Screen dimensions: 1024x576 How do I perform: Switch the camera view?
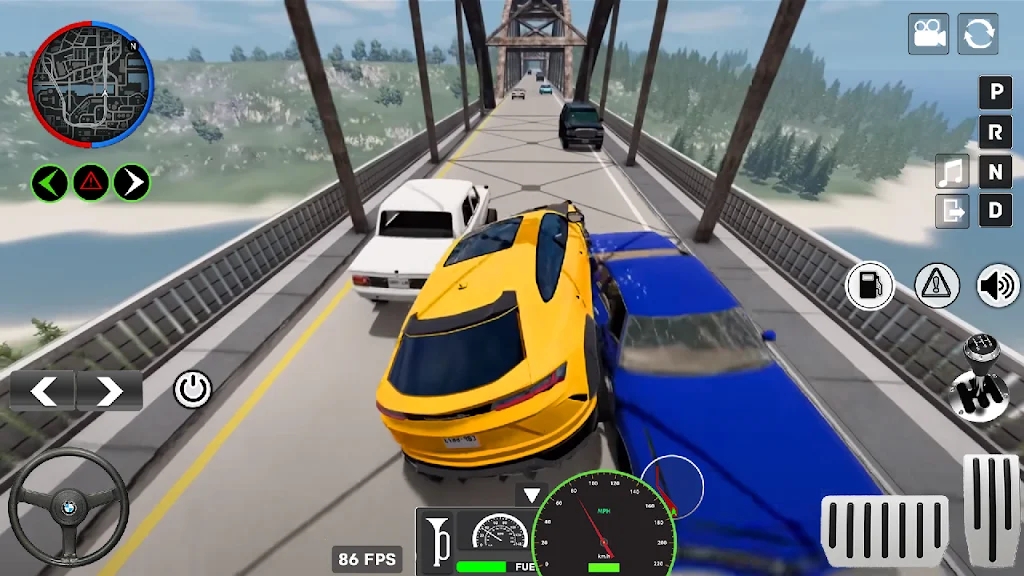coord(928,34)
